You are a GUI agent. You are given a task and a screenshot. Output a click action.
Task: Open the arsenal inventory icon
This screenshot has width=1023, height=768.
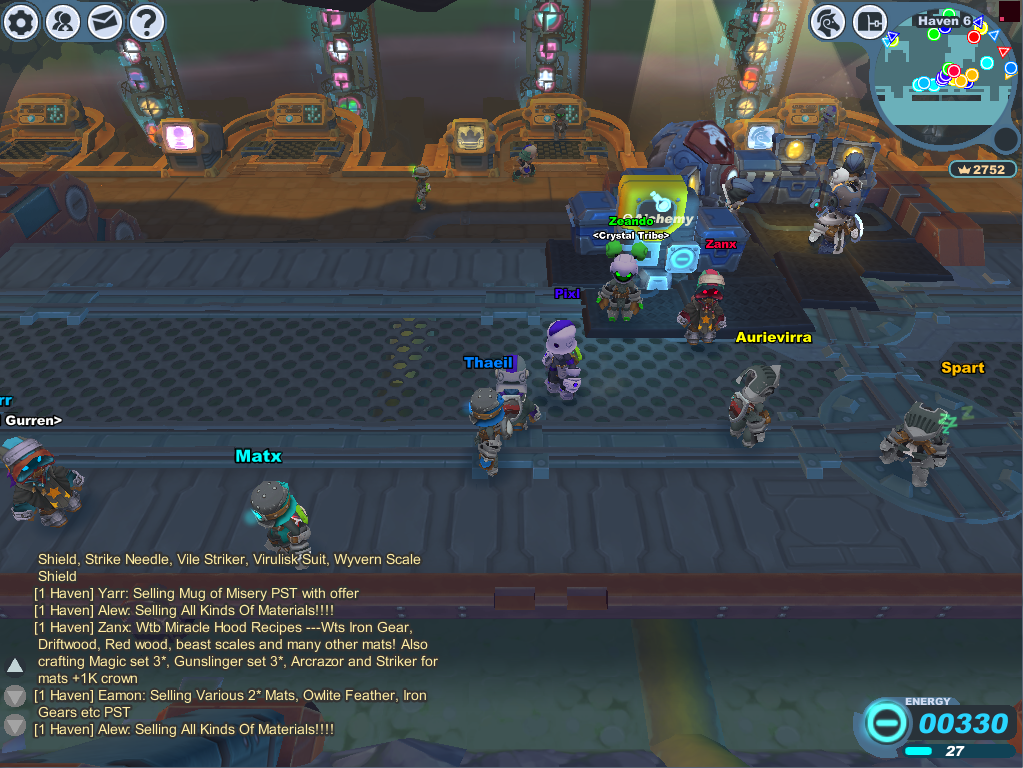tap(870, 22)
